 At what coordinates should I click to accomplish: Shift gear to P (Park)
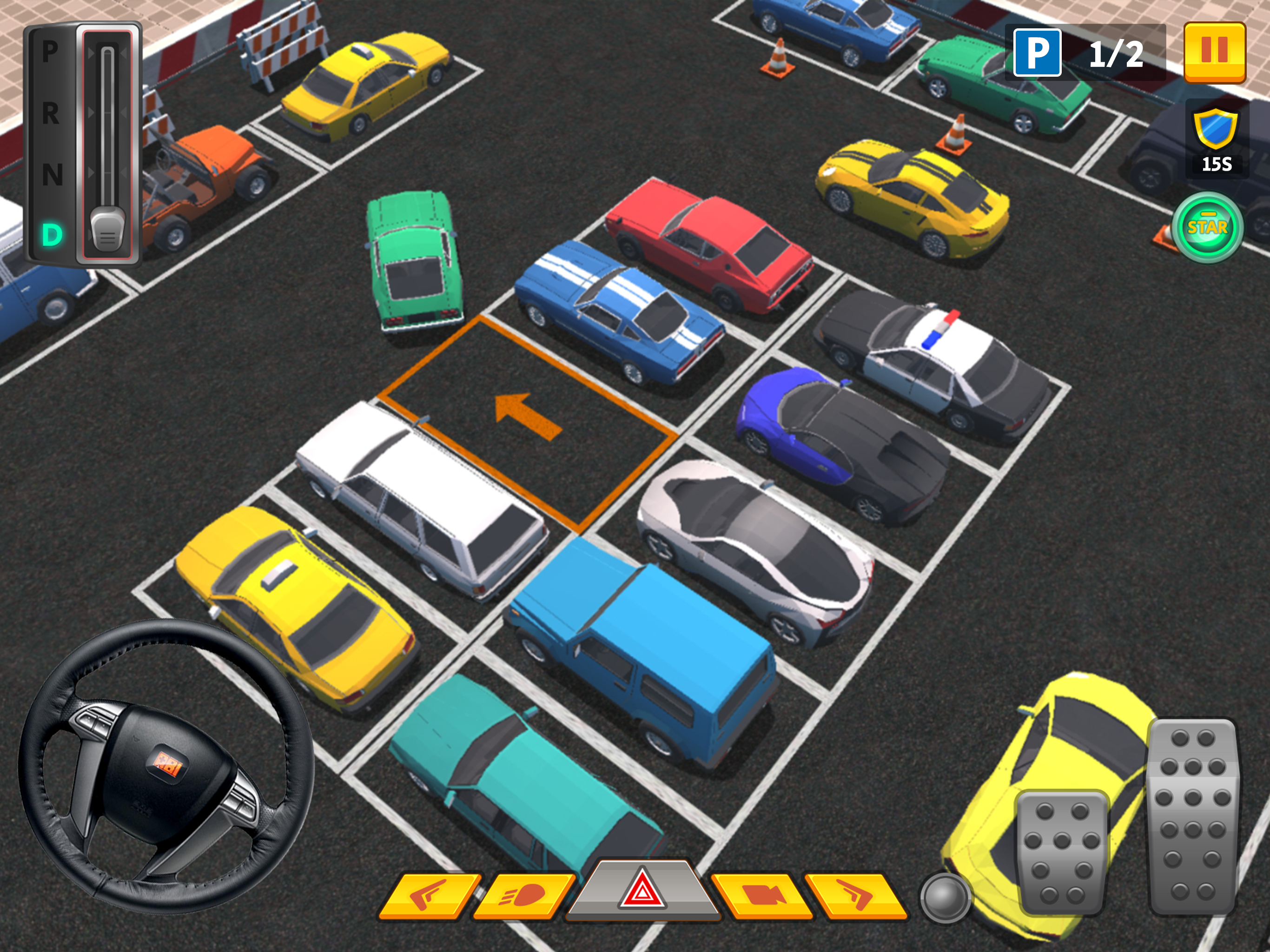pos(51,52)
